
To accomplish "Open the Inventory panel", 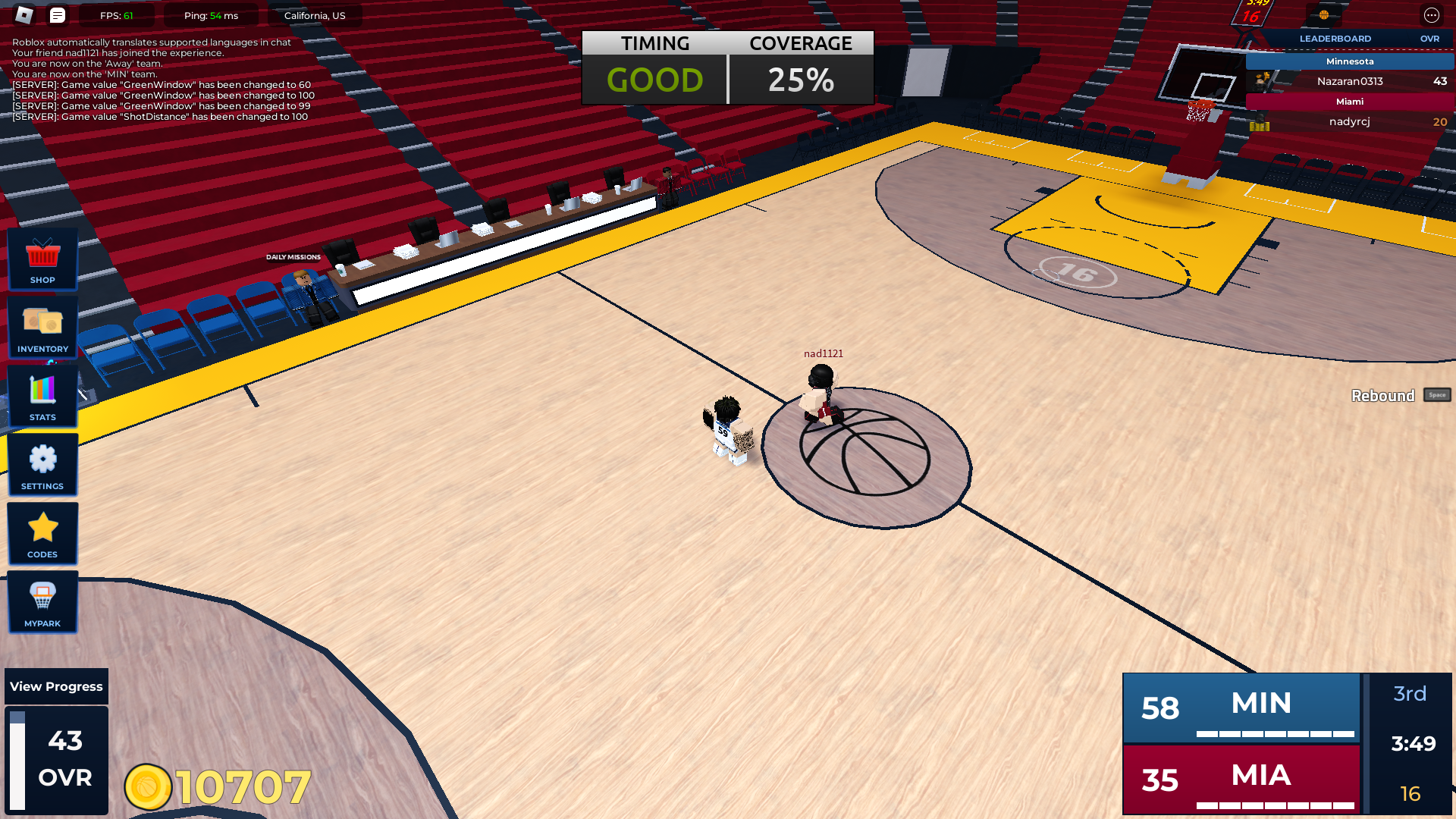I will pyautogui.click(x=42, y=327).
